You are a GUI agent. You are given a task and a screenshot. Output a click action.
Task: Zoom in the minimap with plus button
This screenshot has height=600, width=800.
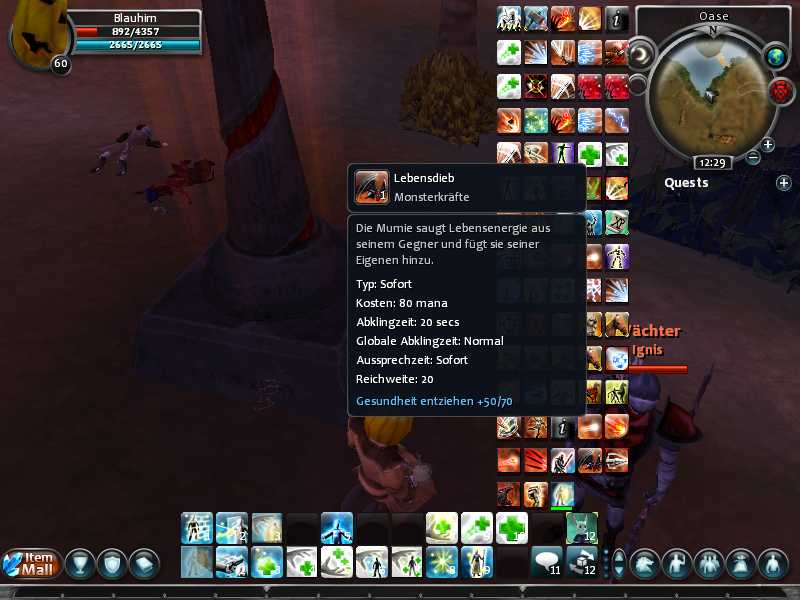[768, 145]
